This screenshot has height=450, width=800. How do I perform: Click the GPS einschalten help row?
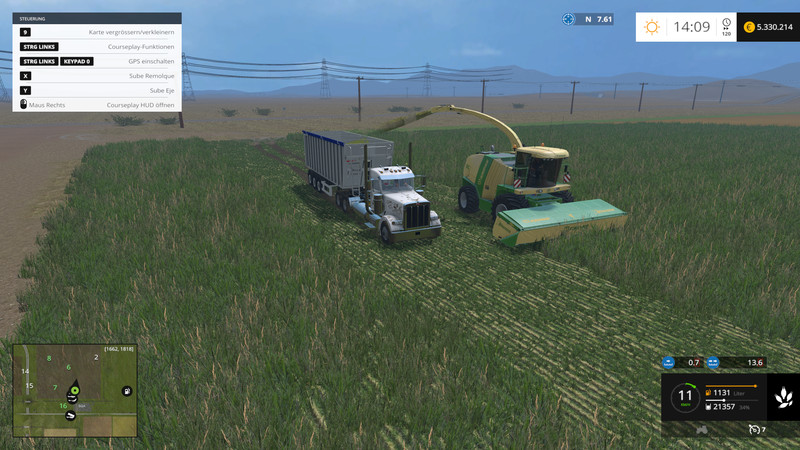[97, 61]
